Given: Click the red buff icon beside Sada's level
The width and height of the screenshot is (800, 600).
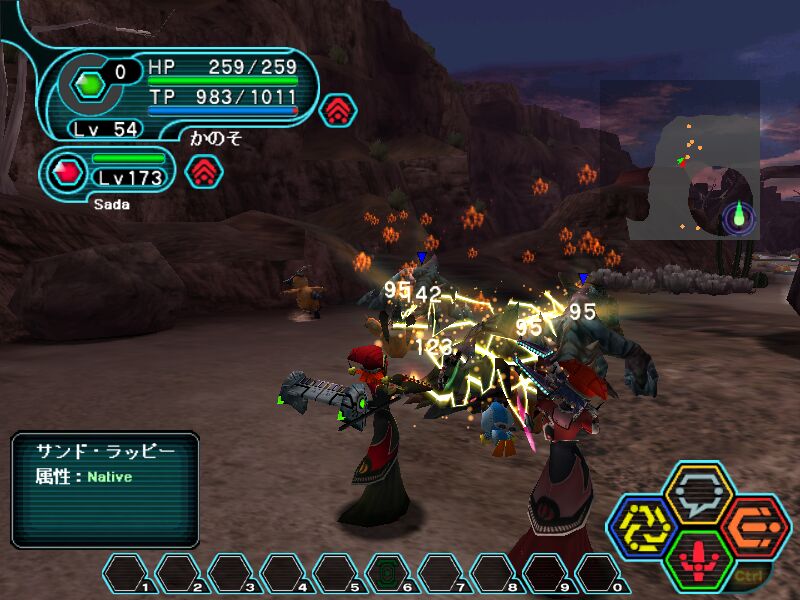Looking at the screenshot, I should [x=204, y=172].
